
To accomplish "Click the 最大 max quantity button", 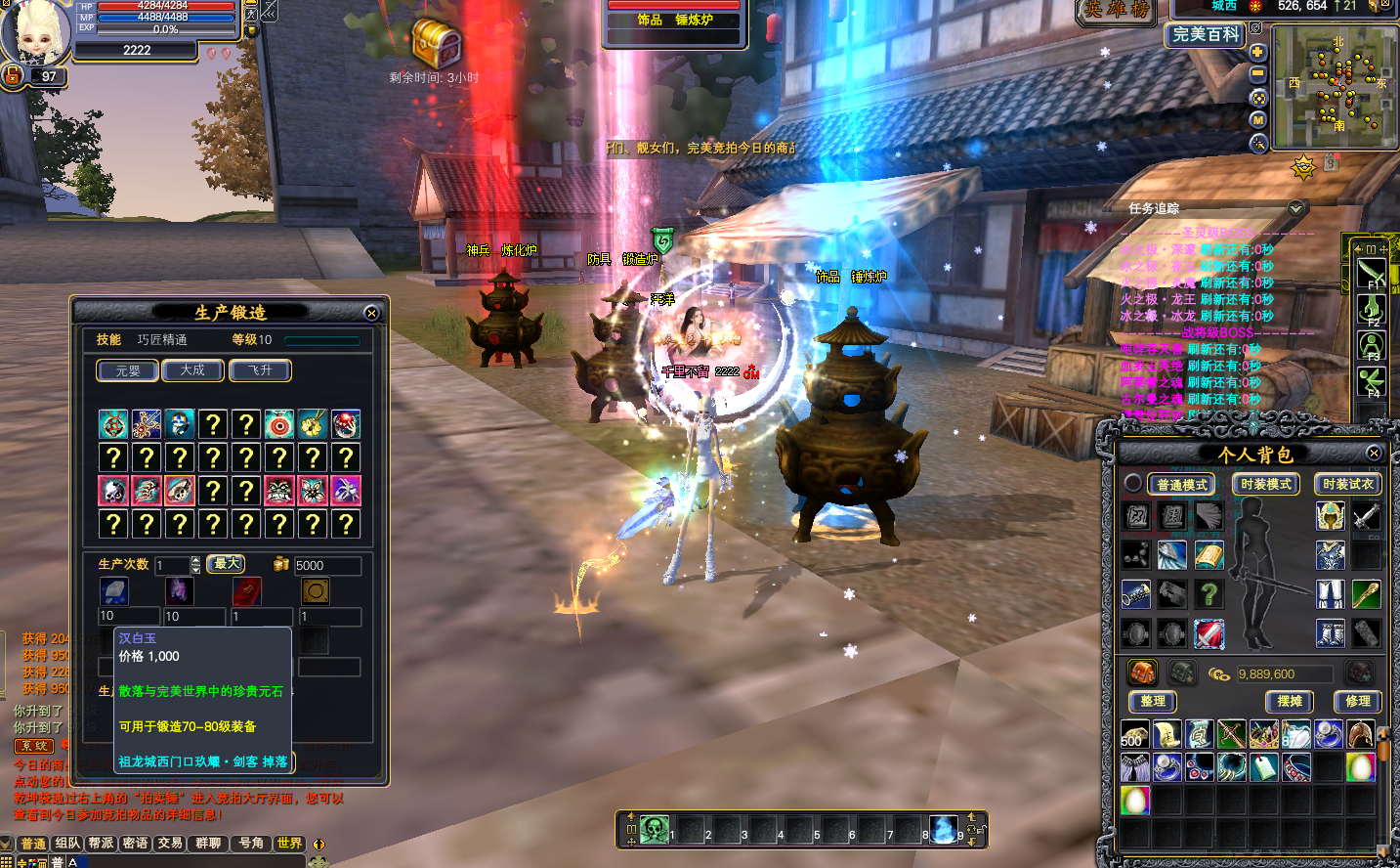I will tap(227, 564).
